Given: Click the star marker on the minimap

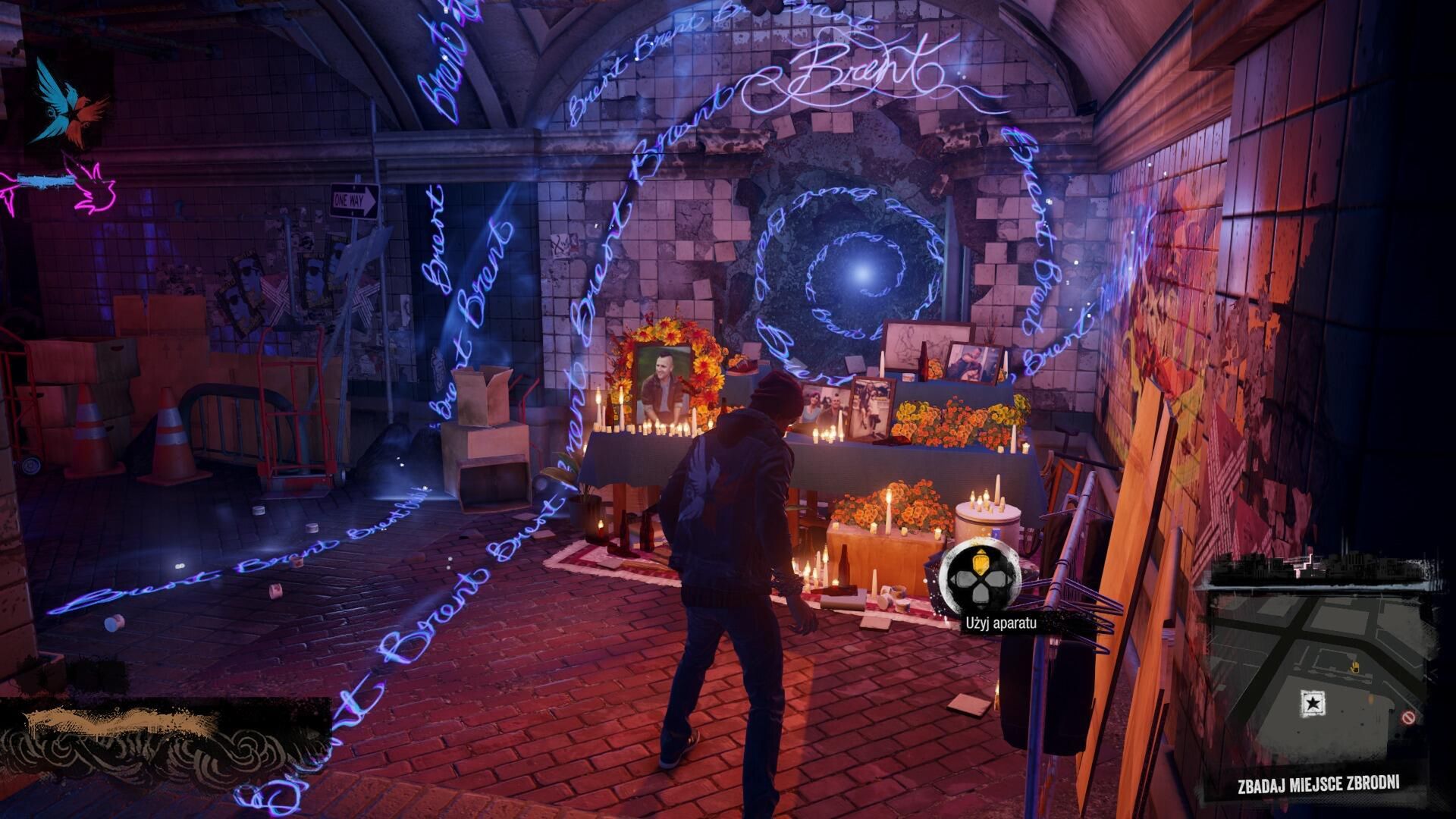Looking at the screenshot, I should pos(1311,704).
